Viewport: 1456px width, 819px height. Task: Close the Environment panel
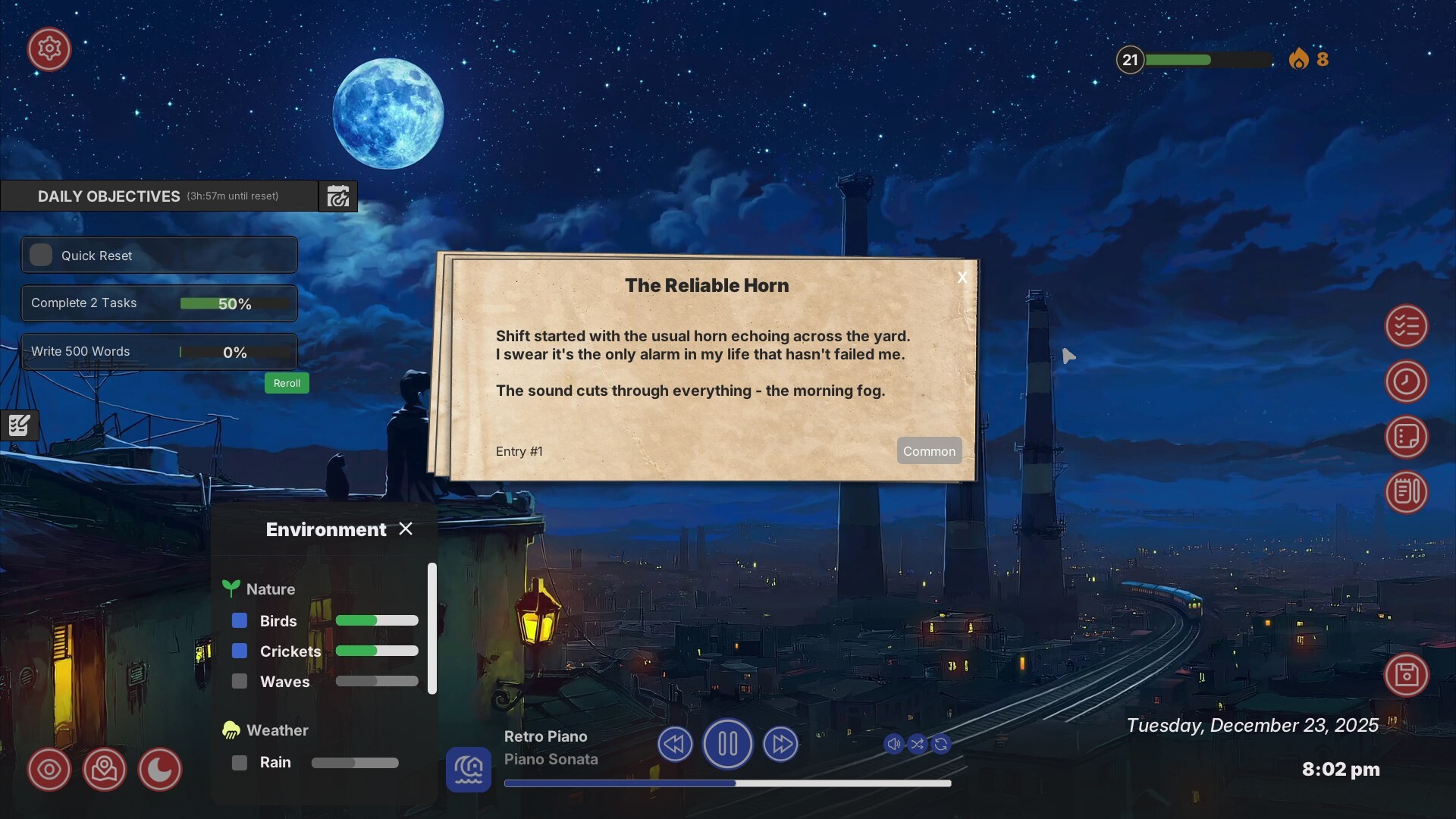(406, 529)
